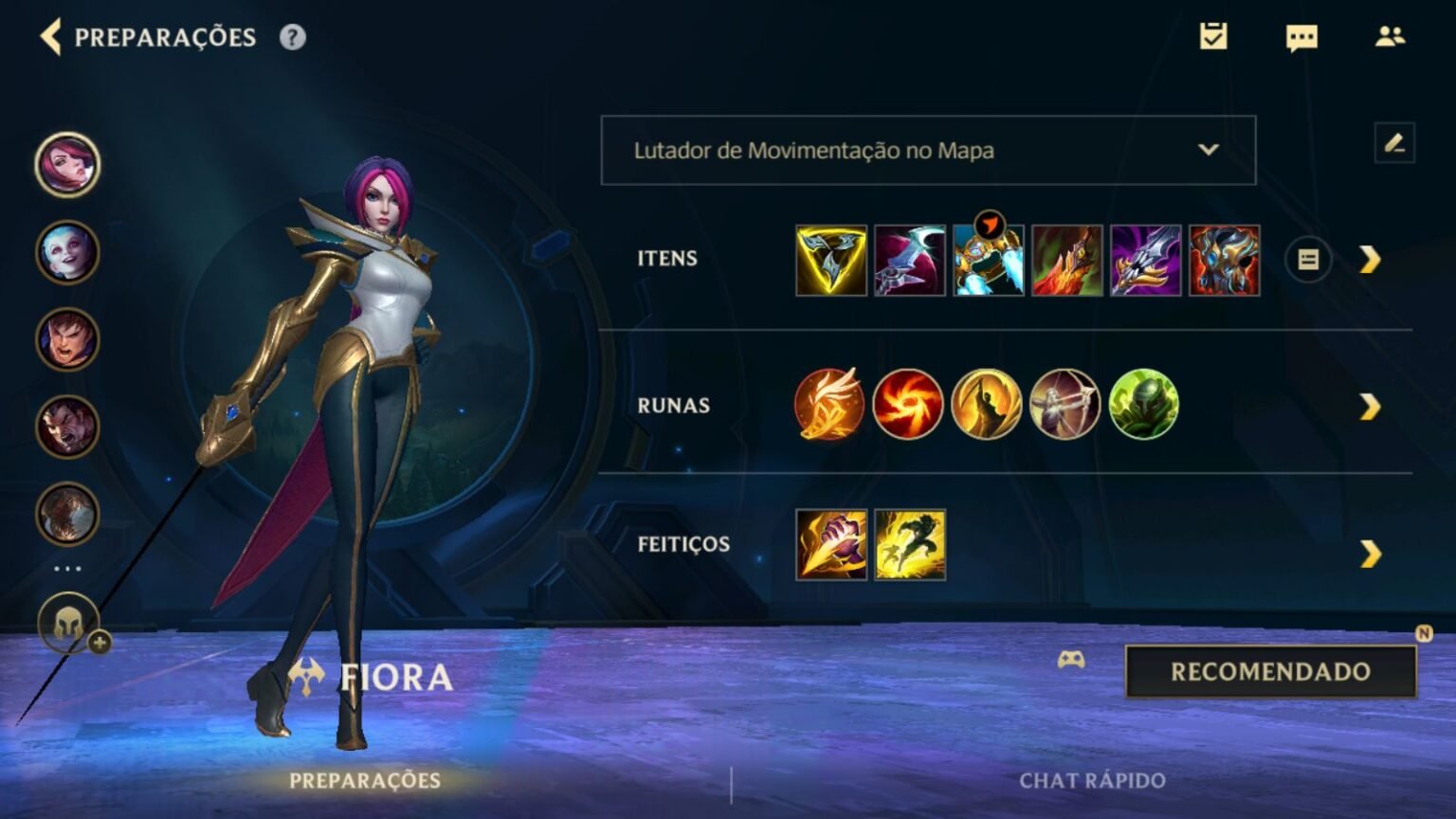Switch to the Chat Rápido tab
1456x819 pixels.
click(1092, 781)
